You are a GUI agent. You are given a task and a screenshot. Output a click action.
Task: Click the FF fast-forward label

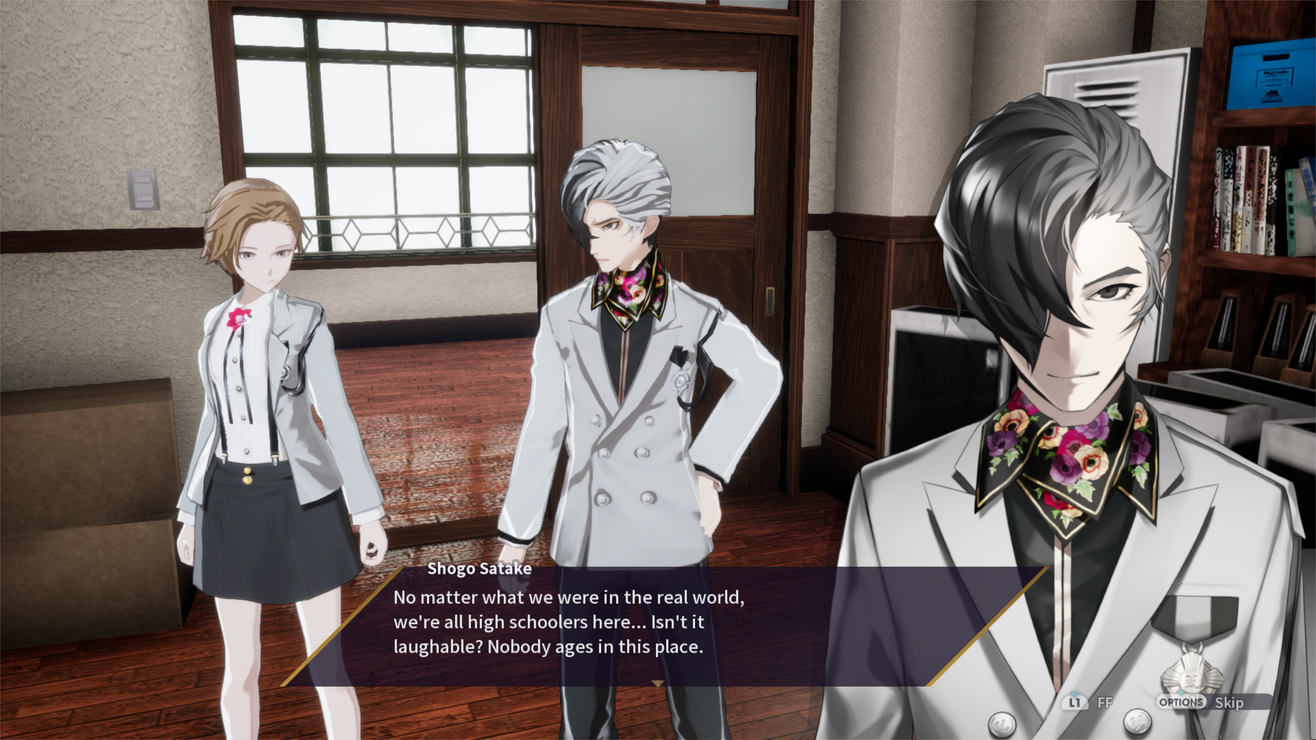(1104, 701)
